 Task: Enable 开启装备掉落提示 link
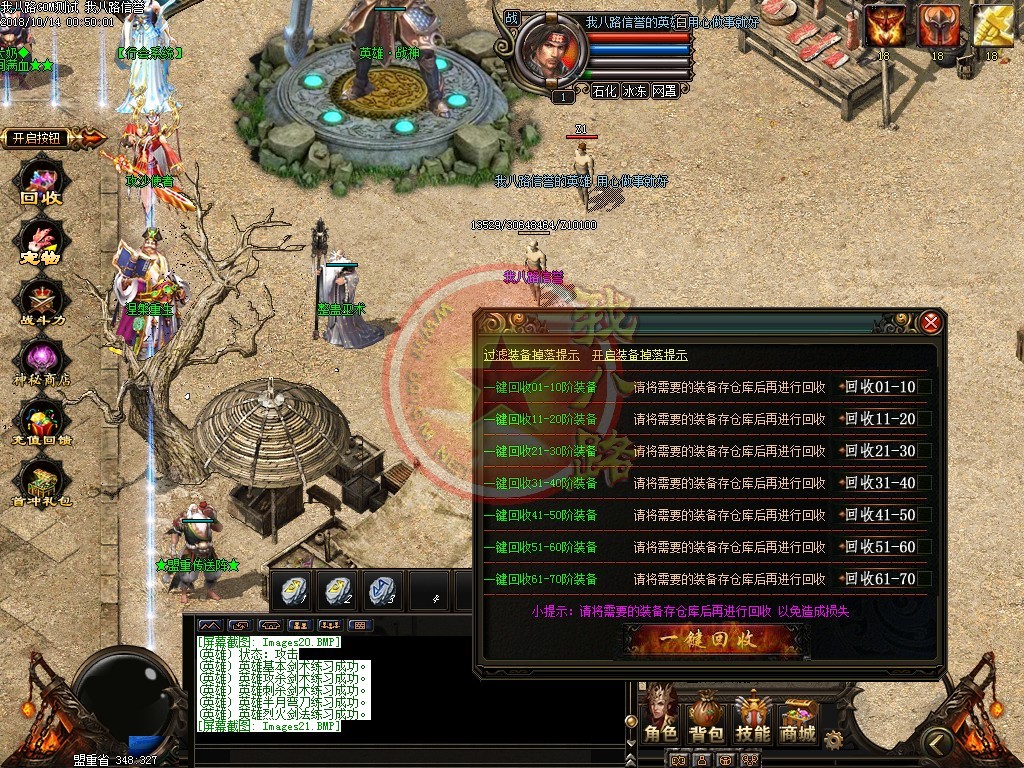click(639, 355)
